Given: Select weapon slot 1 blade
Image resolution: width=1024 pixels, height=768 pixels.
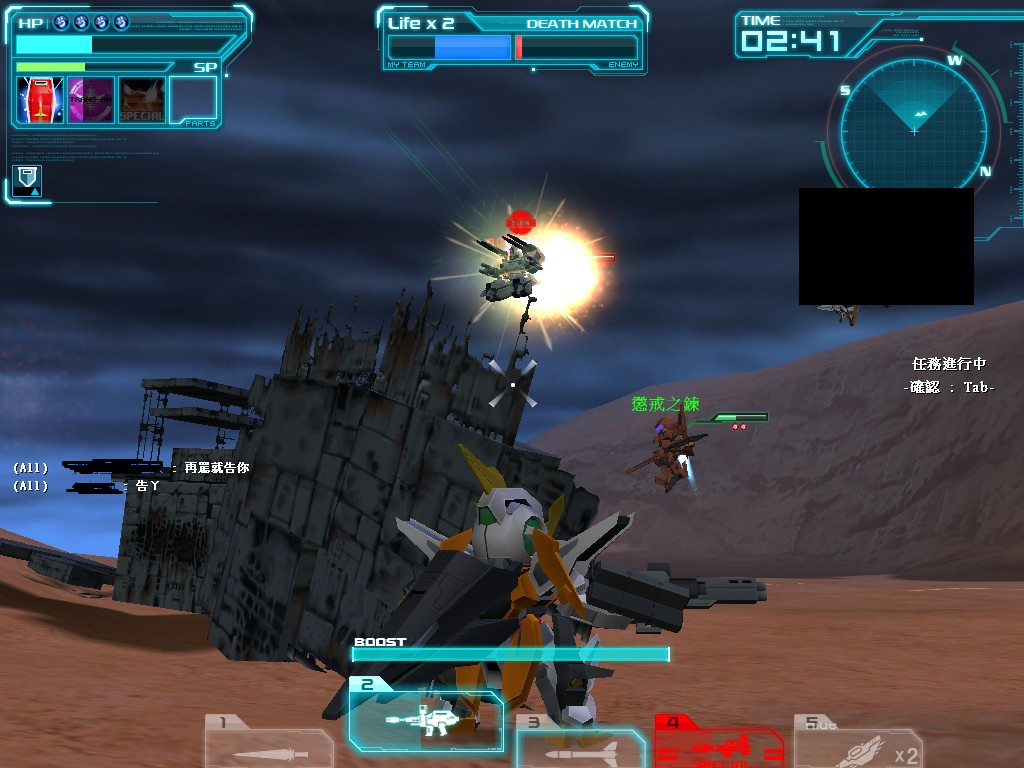Looking at the screenshot, I should (268, 742).
